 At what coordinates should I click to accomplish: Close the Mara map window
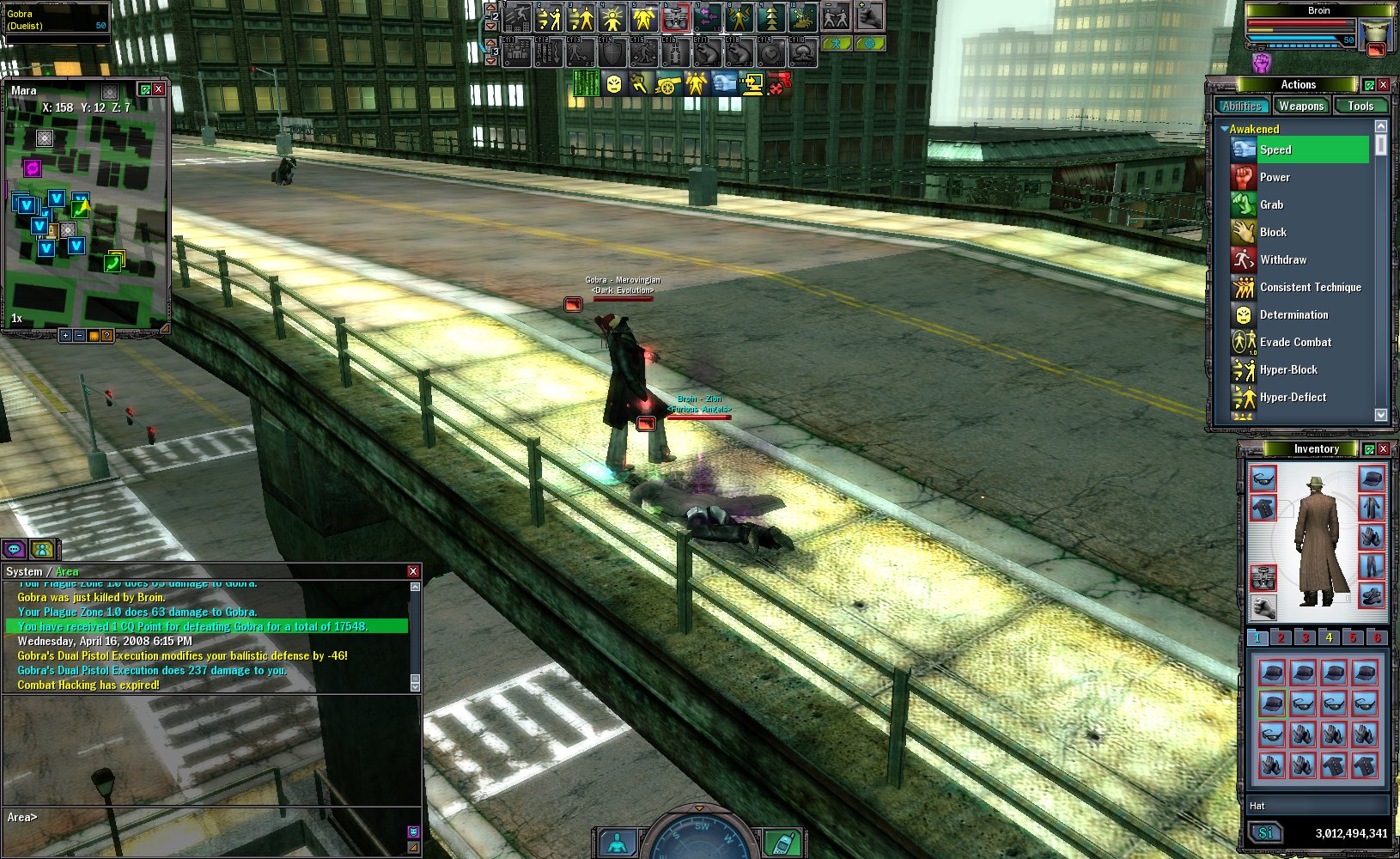click(158, 89)
